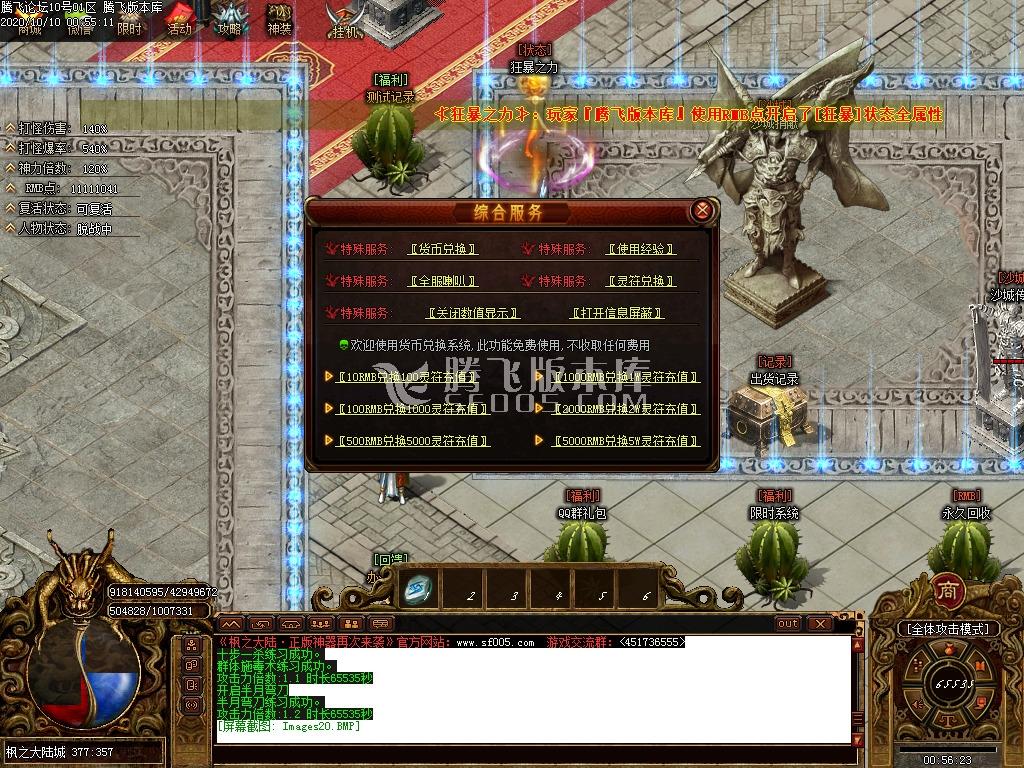Screen dimensions: 1024x768
Task: Close the 综合服务 dialog window
Action: tap(703, 210)
